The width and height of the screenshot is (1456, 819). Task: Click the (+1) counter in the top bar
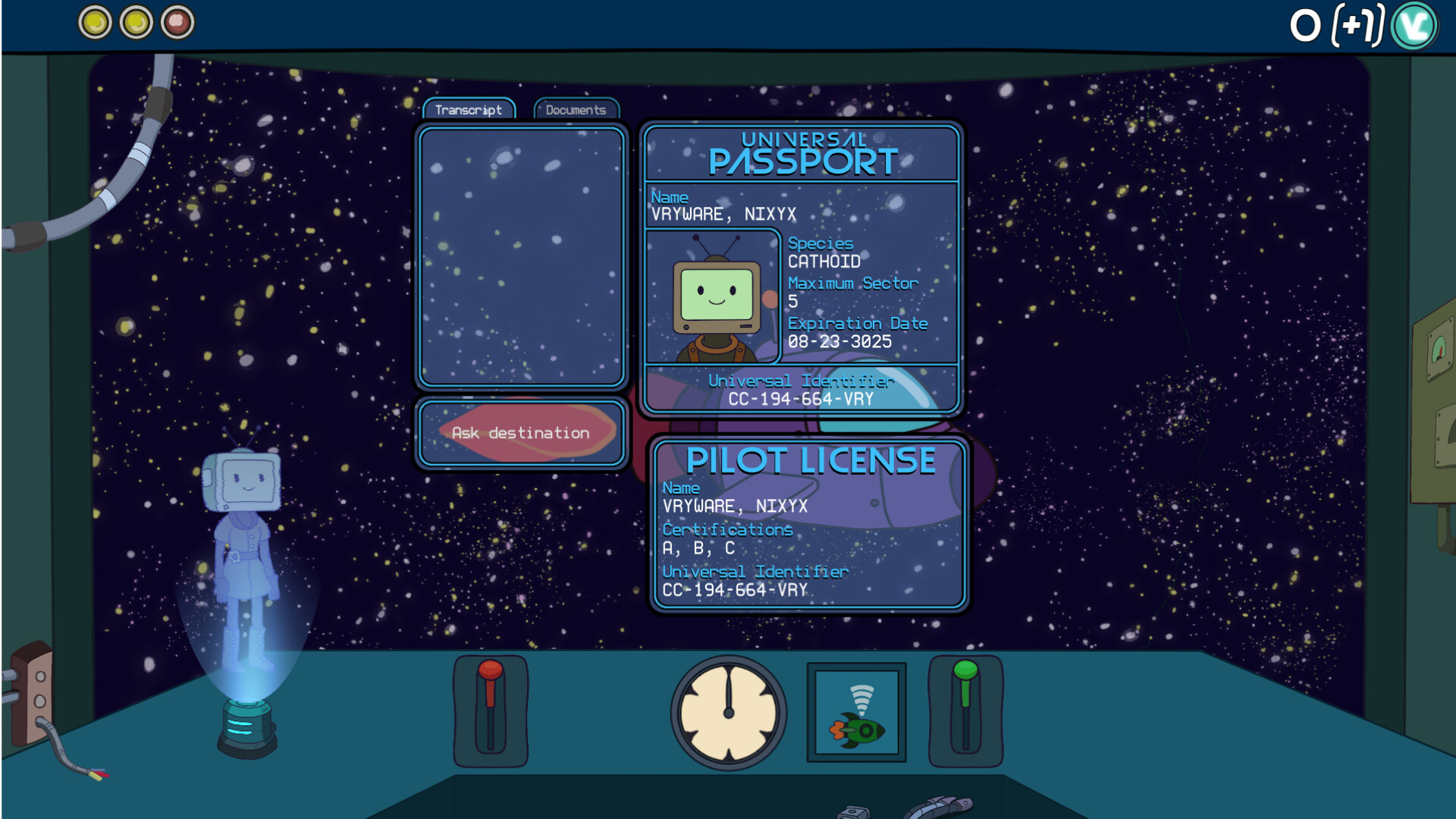(x=1360, y=24)
